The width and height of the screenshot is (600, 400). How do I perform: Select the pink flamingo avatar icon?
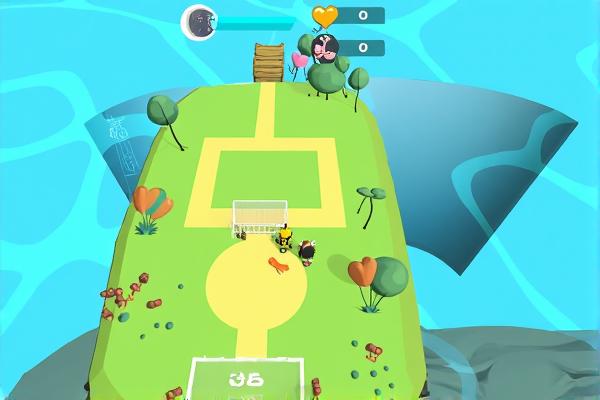tap(326, 47)
